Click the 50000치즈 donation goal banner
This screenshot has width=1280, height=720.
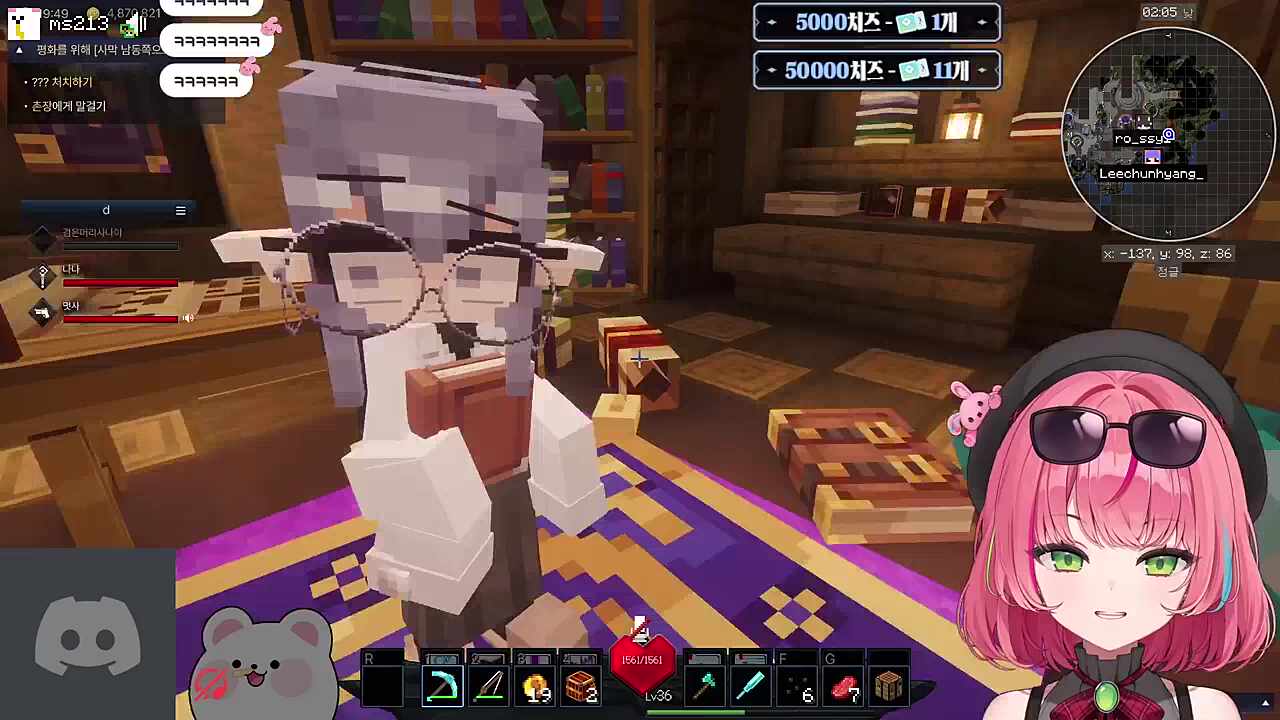pos(877,70)
